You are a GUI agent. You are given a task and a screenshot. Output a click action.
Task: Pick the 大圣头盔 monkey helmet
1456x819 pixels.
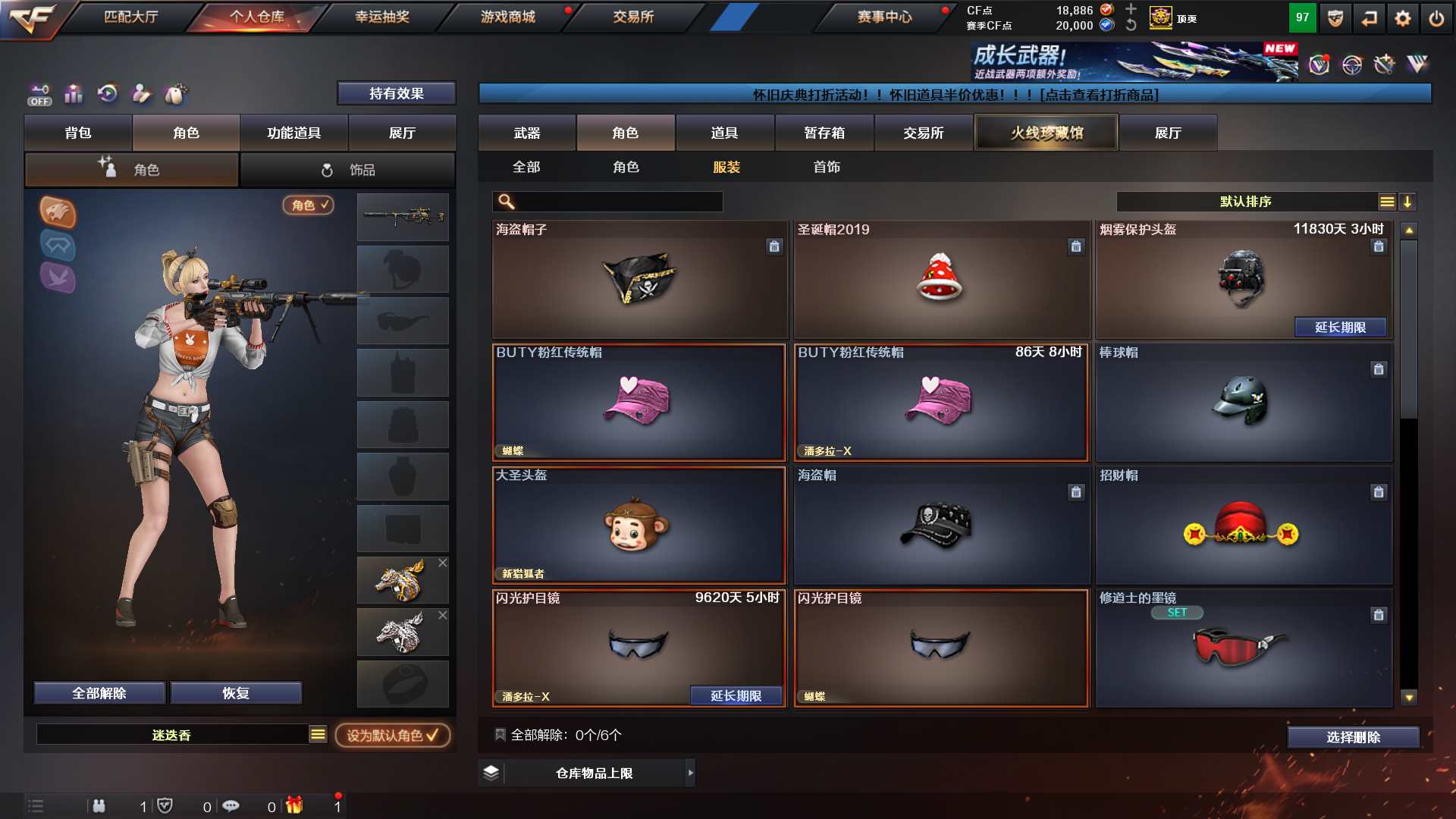click(x=639, y=525)
